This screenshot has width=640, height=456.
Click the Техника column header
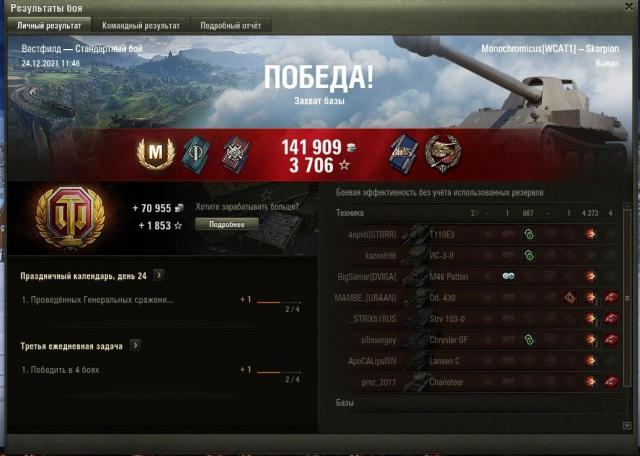(350, 213)
